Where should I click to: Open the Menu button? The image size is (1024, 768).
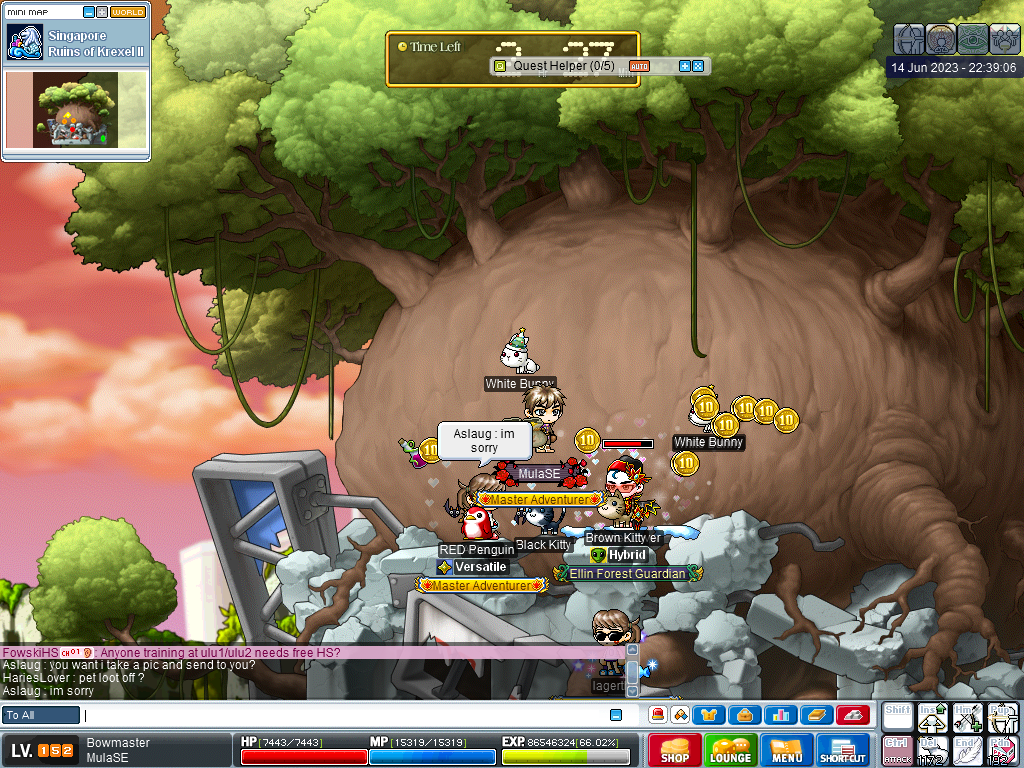(x=786, y=750)
